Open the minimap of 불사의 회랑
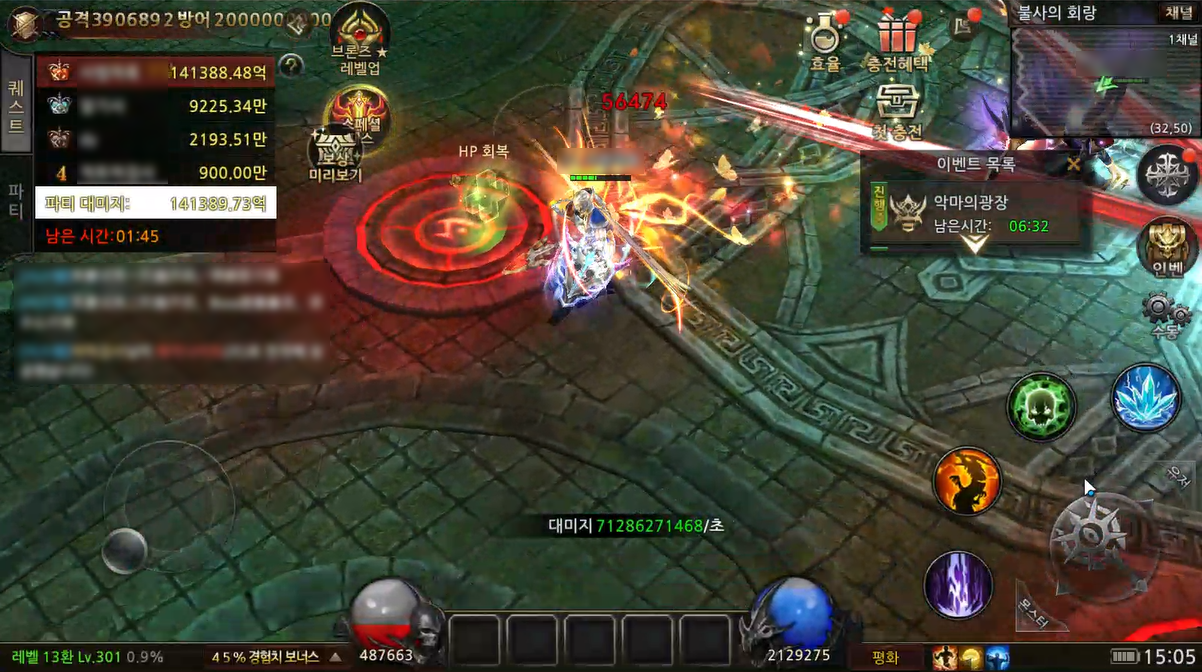Viewport: 1202px width, 672px height. pos(1103,81)
